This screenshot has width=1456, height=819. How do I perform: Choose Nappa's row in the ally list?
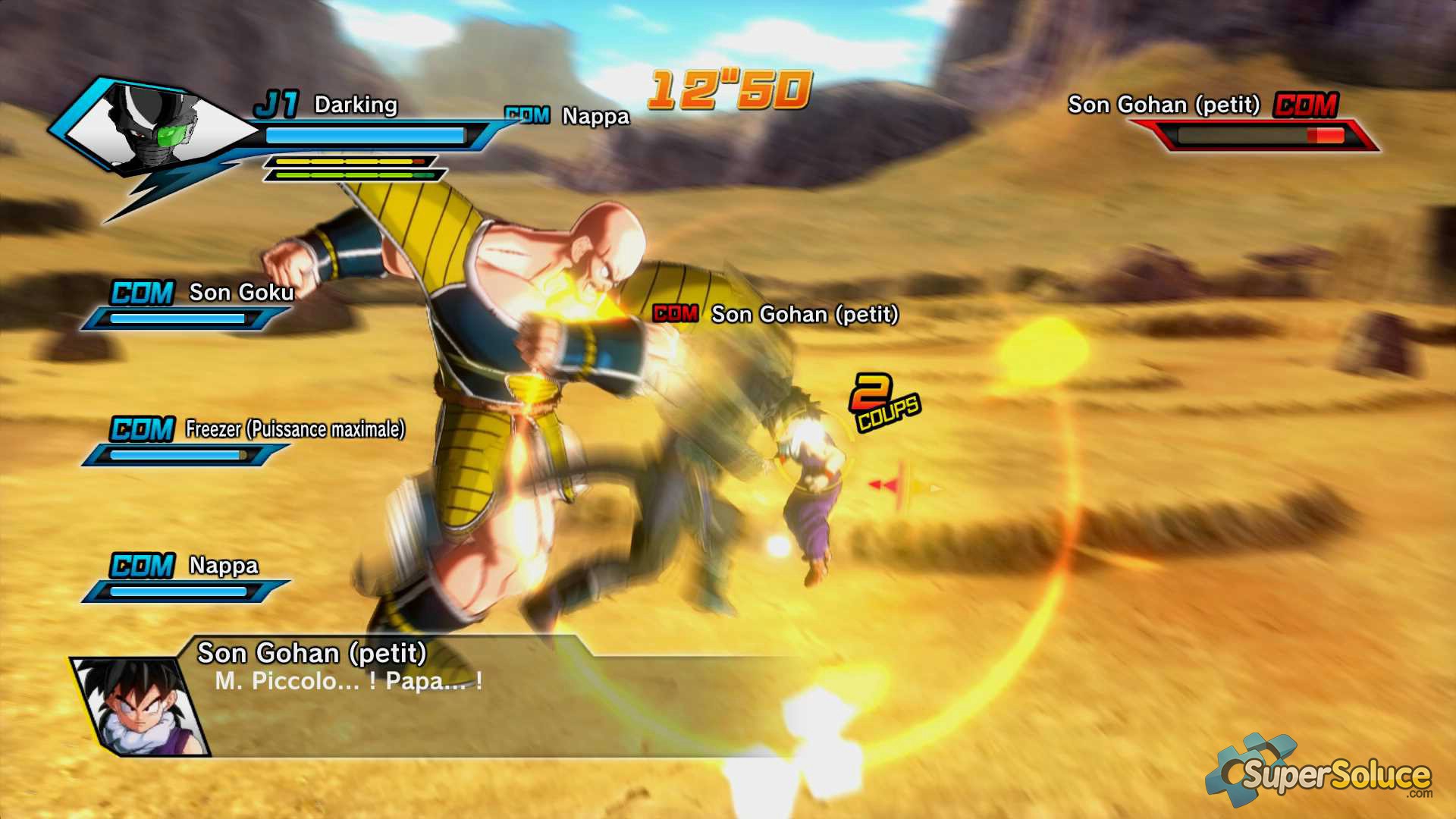pyautogui.click(x=223, y=566)
